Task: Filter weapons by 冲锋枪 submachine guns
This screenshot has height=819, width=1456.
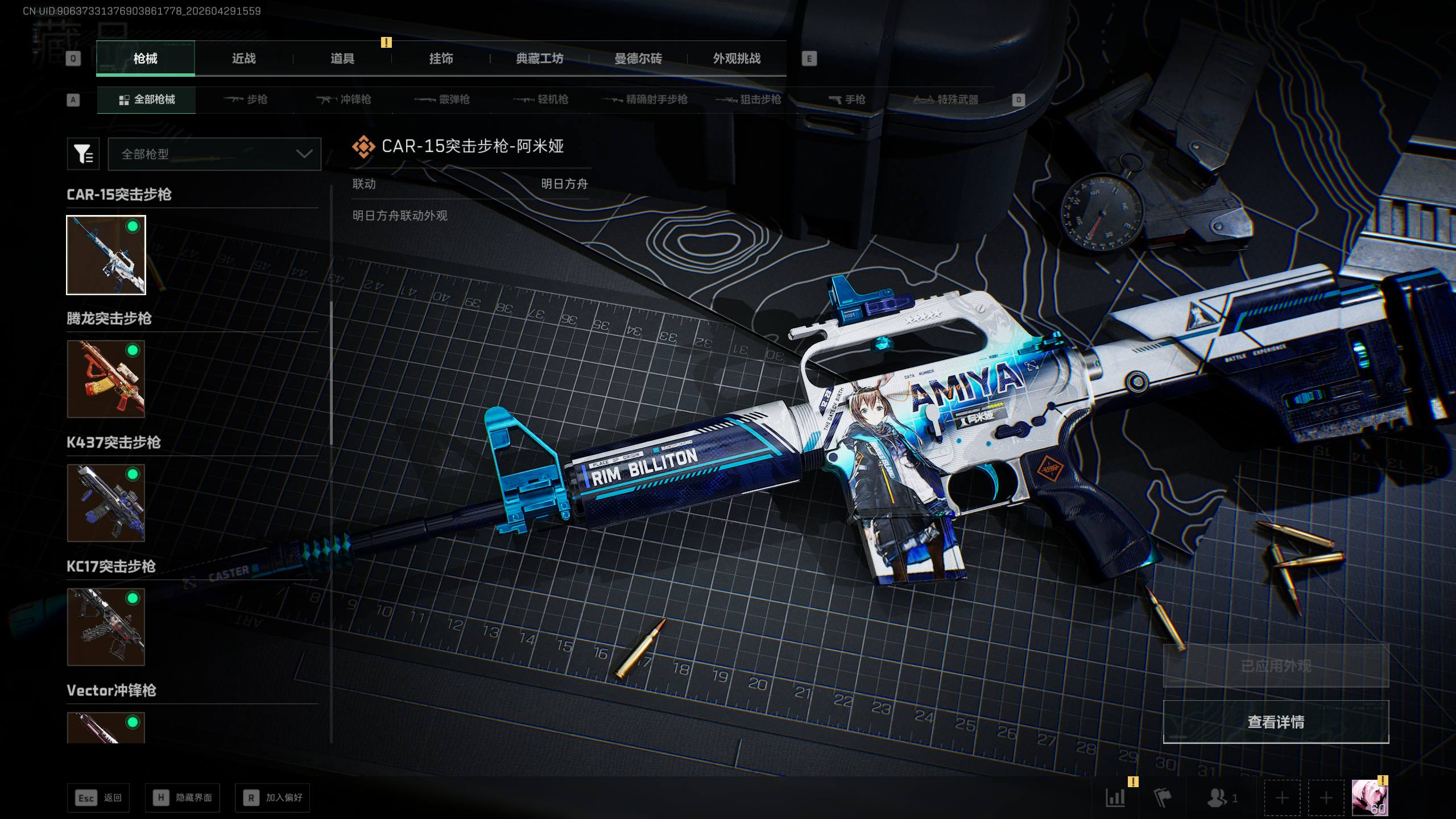Action: point(344,100)
